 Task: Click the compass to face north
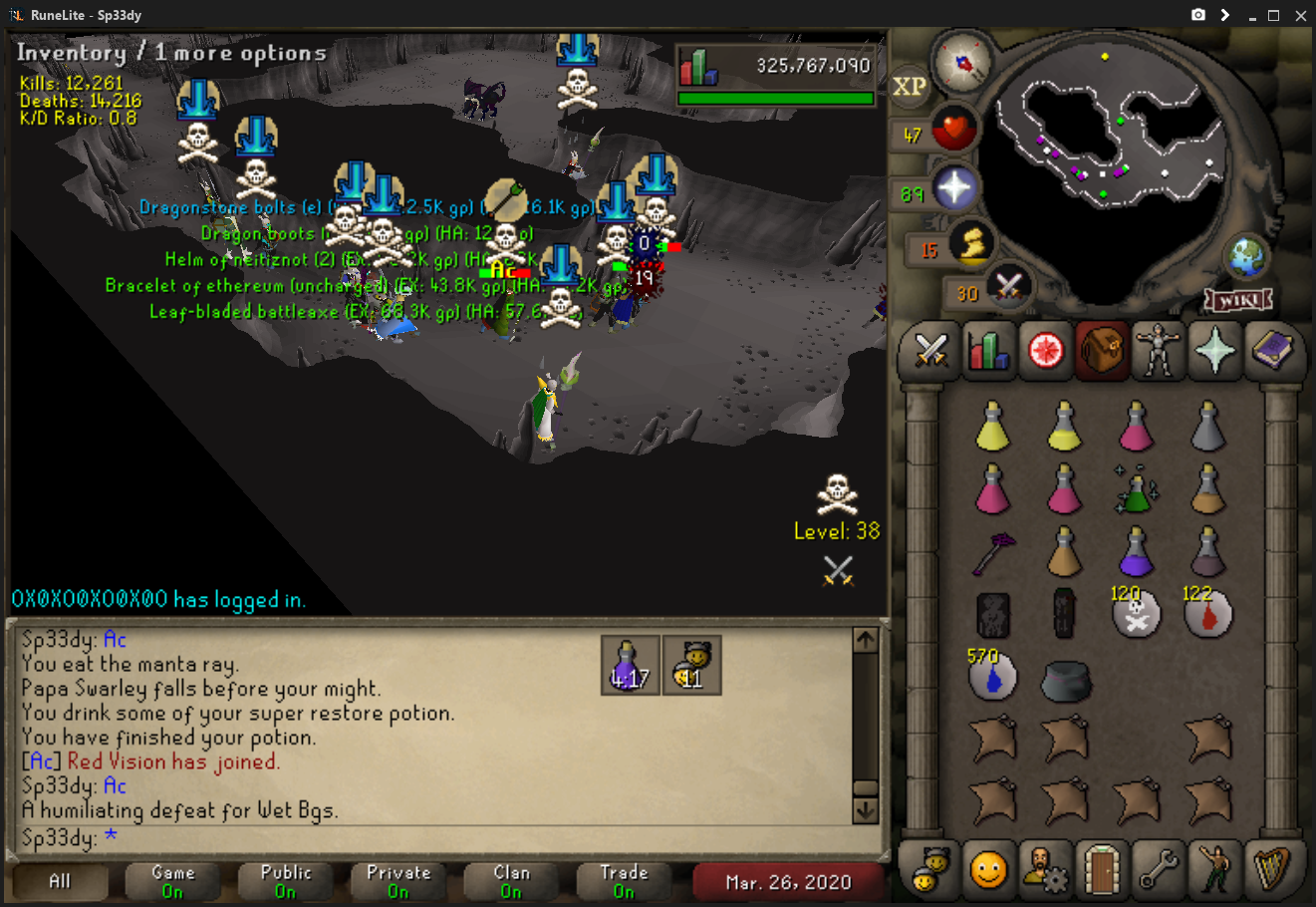click(x=962, y=61)
